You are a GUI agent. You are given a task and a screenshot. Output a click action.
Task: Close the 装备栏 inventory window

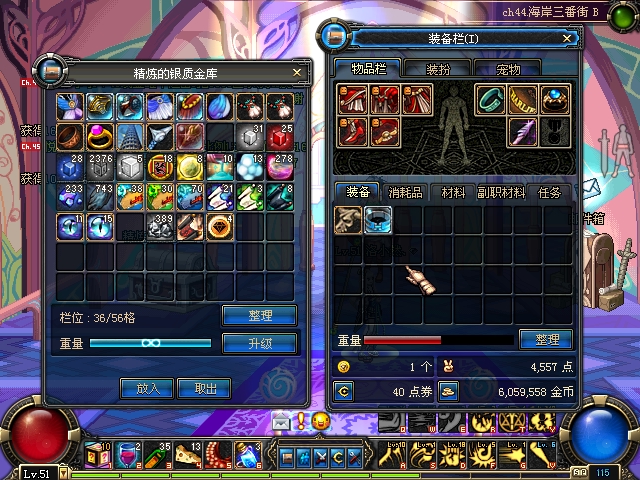(x=570, y=39)
